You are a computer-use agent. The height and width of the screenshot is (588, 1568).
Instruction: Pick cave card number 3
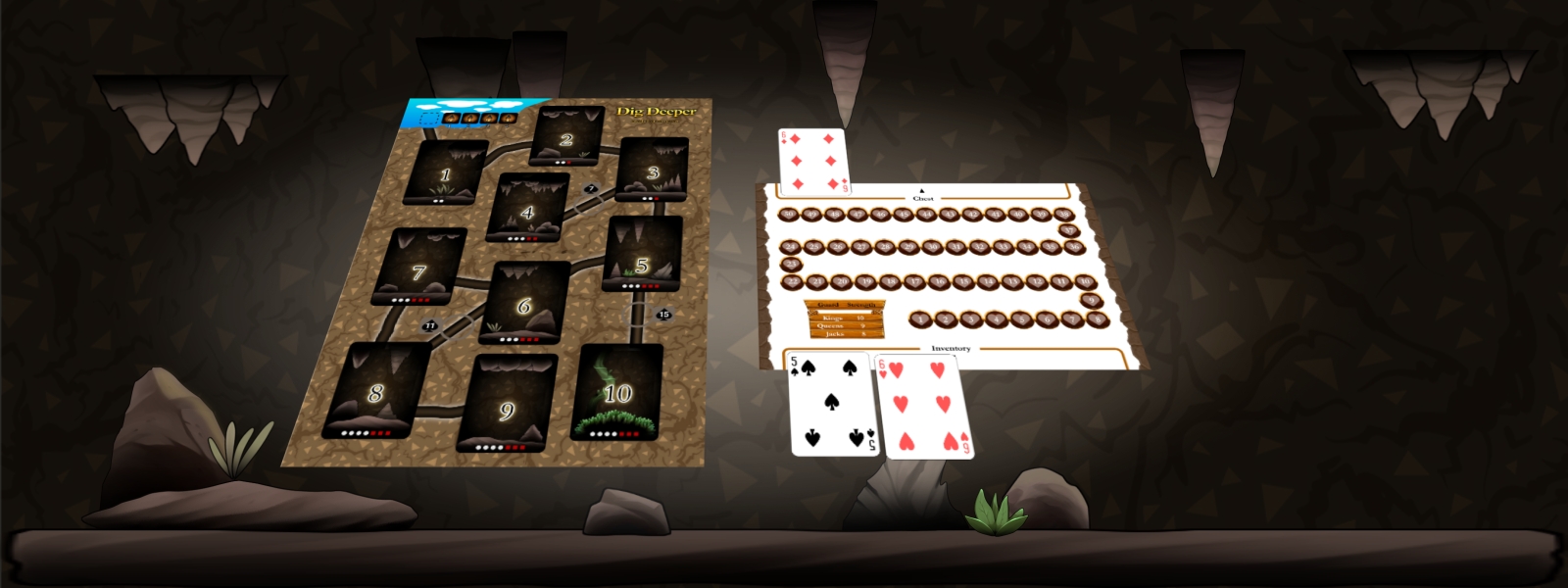click(652, 171)
